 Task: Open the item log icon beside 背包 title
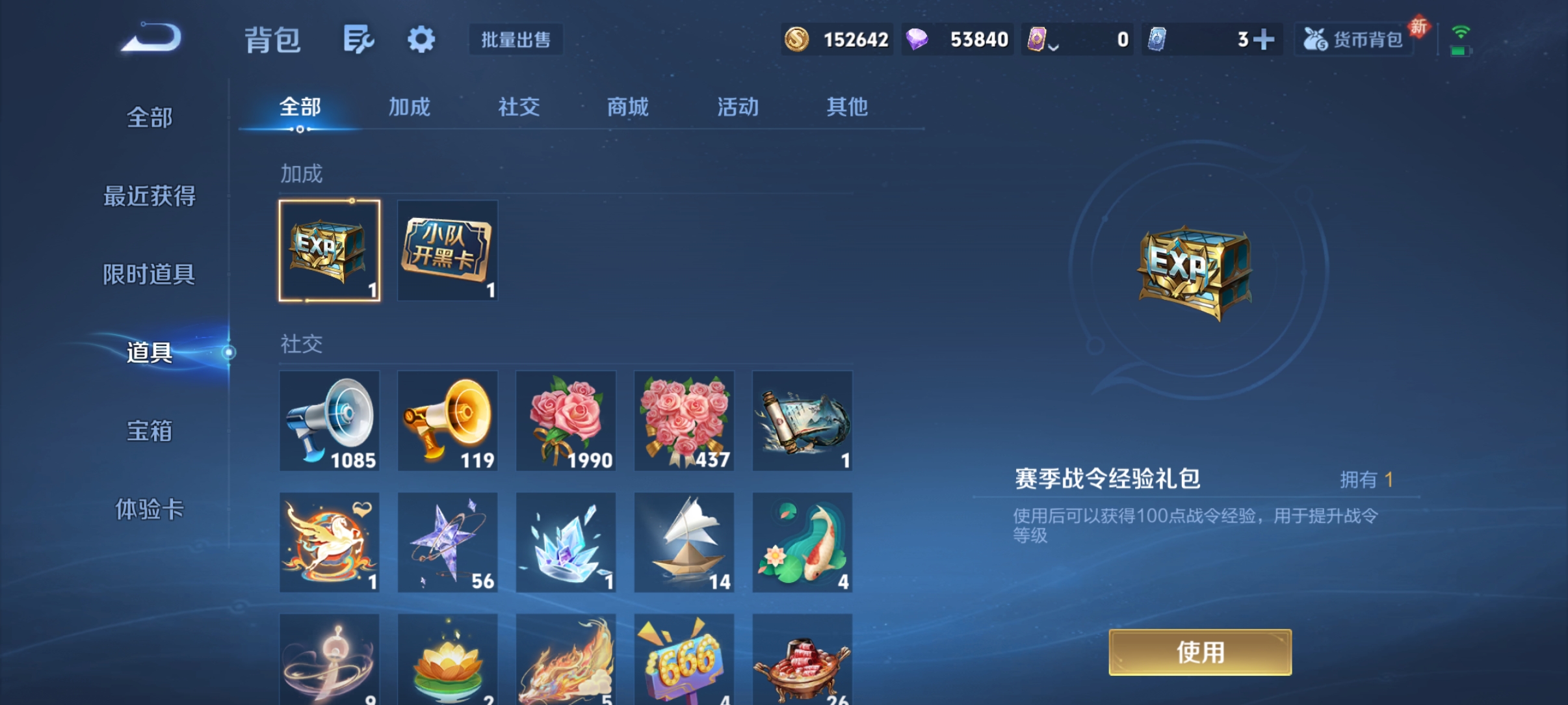(358, 39)
